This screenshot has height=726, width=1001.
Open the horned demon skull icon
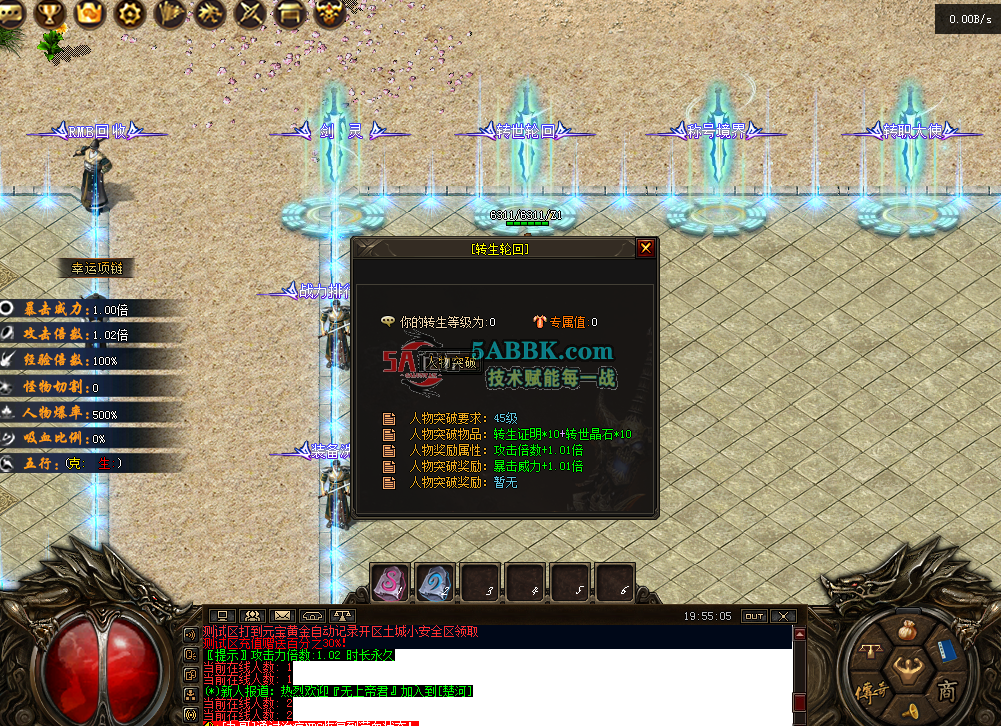tap(330, 13)
